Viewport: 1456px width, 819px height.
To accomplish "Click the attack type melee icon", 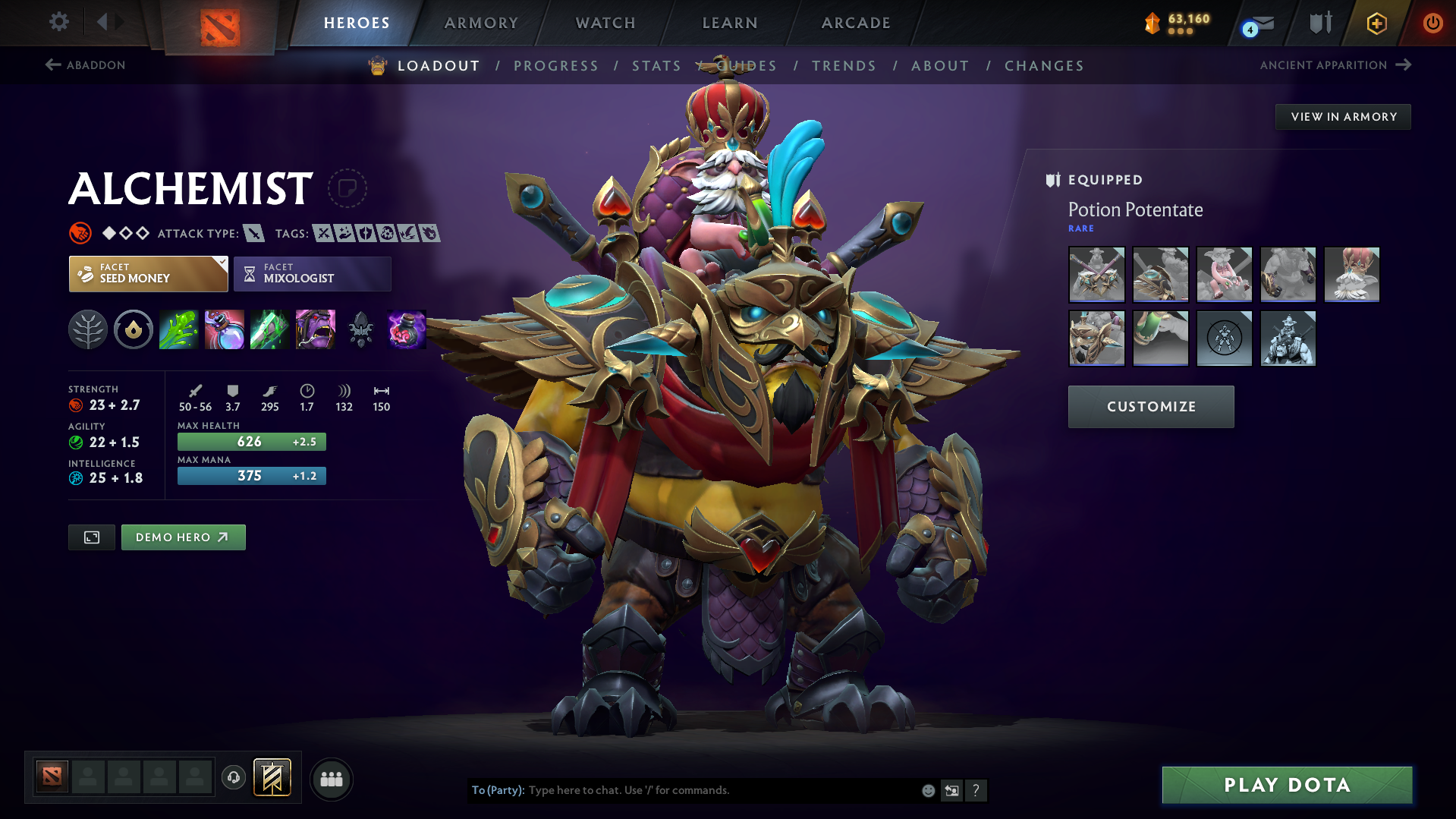I will tap(253, 234).
